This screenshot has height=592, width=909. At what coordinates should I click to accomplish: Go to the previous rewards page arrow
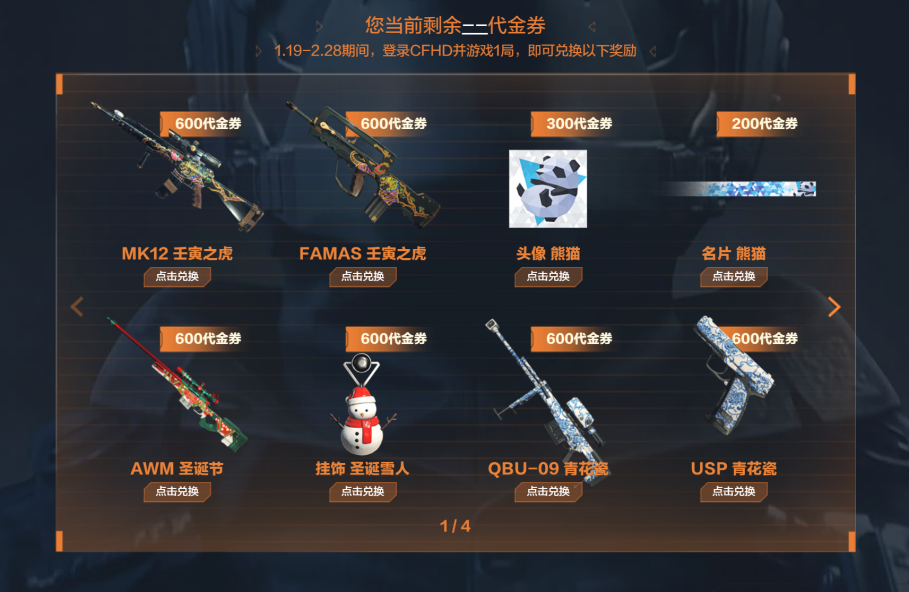(77, 307)
